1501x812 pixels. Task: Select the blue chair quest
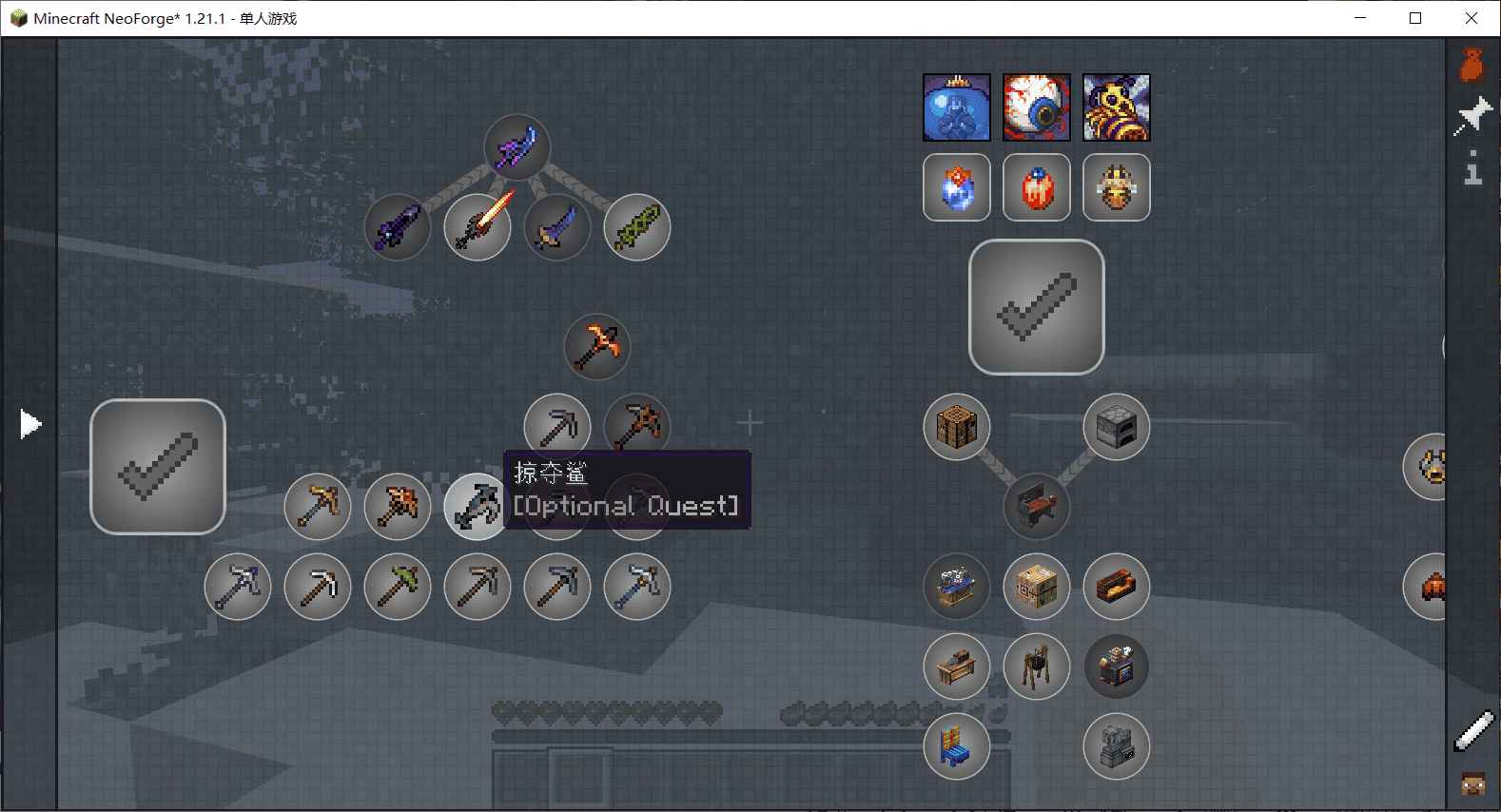(957, 746)
